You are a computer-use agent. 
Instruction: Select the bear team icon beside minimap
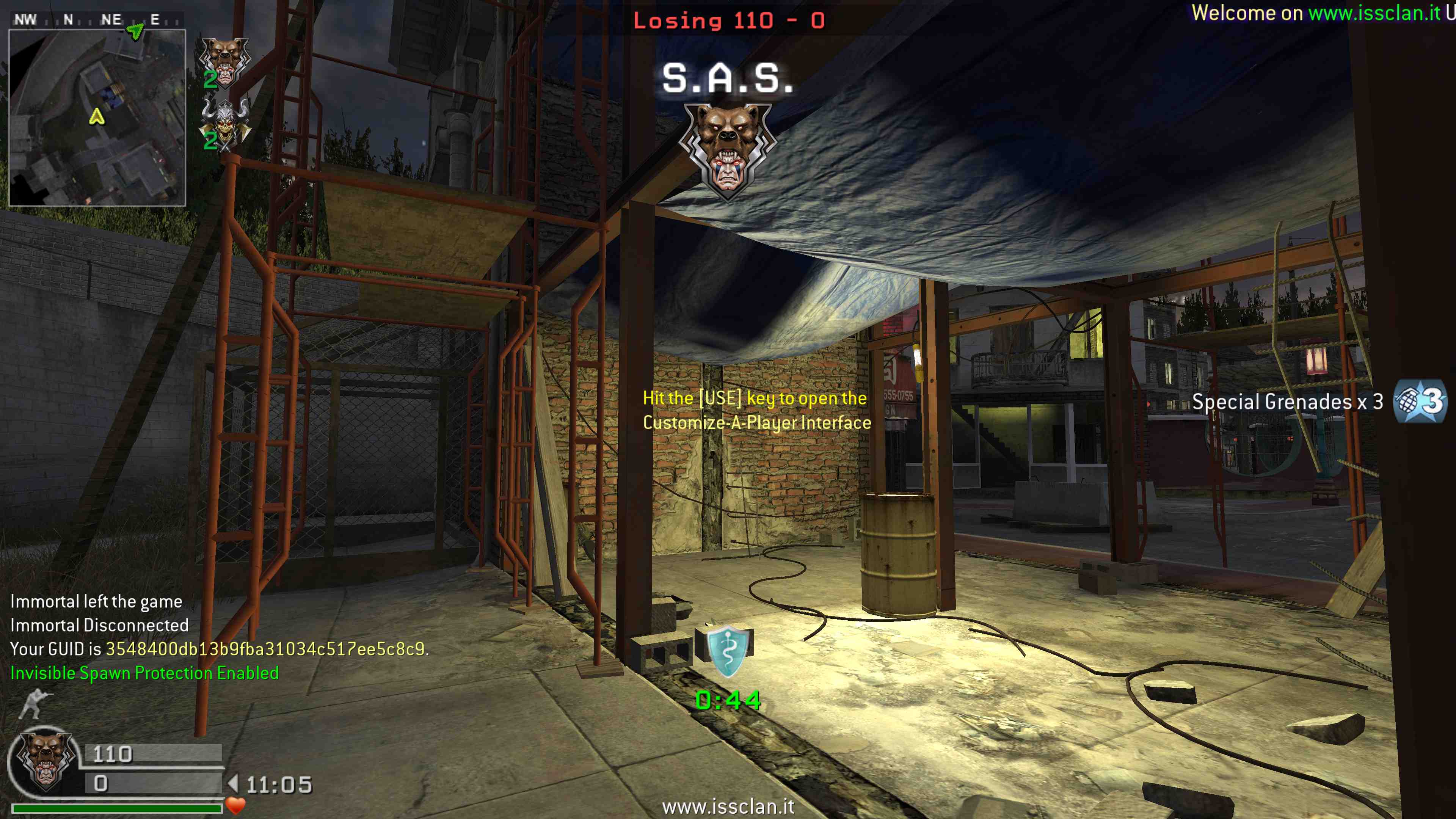(225, 62)
